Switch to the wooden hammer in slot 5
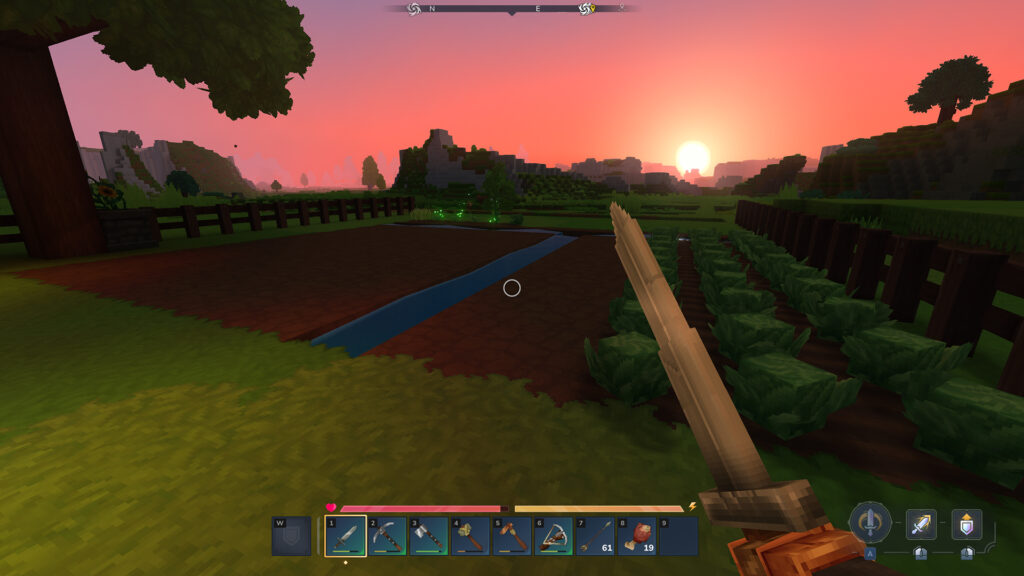This screenshot has width=1024, height=576. pyautogui.click(x=512, y=536)
